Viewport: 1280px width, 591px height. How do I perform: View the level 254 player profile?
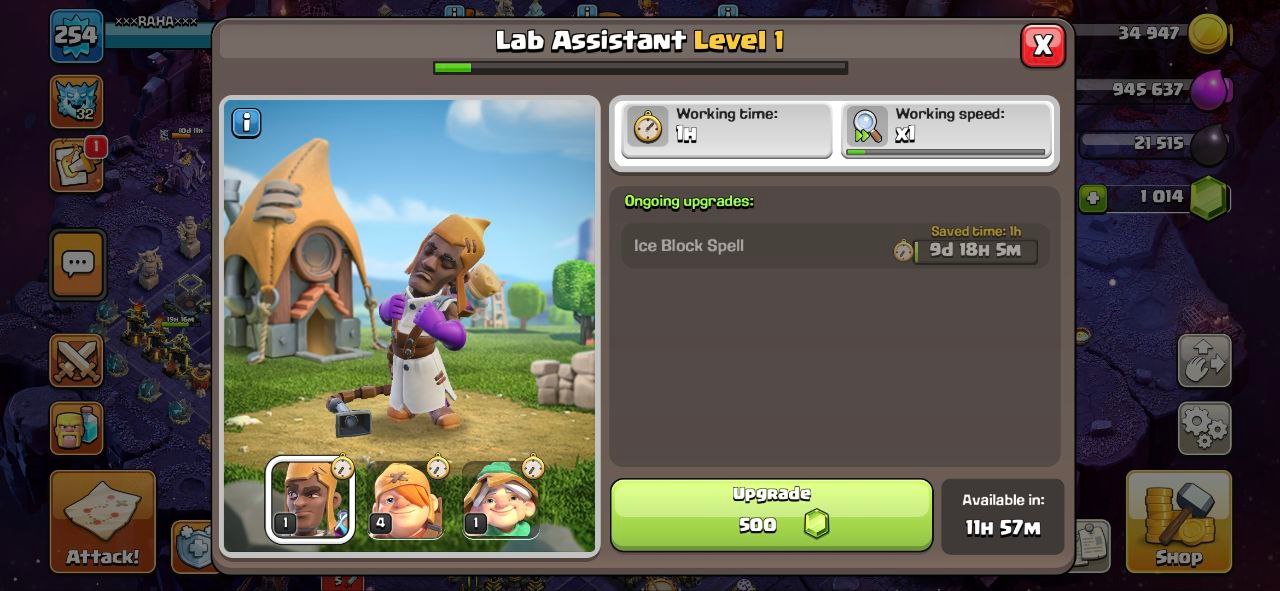point(77,36)
